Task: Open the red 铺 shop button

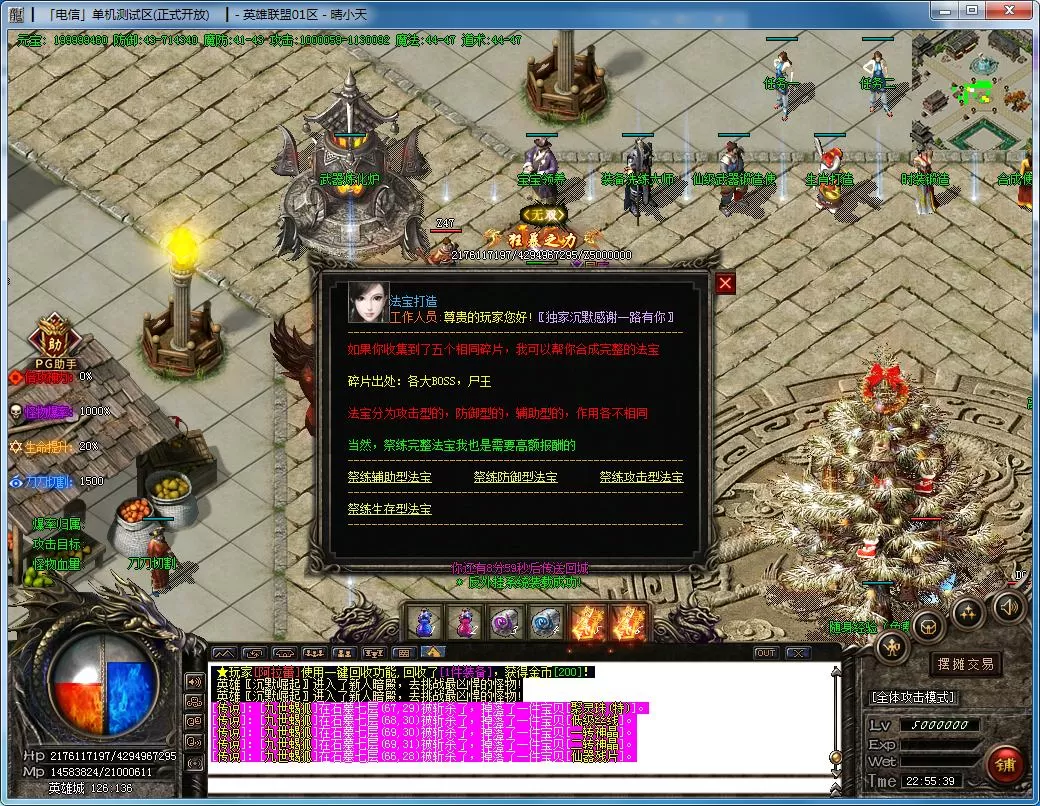Action: [x=1005, y=765]
